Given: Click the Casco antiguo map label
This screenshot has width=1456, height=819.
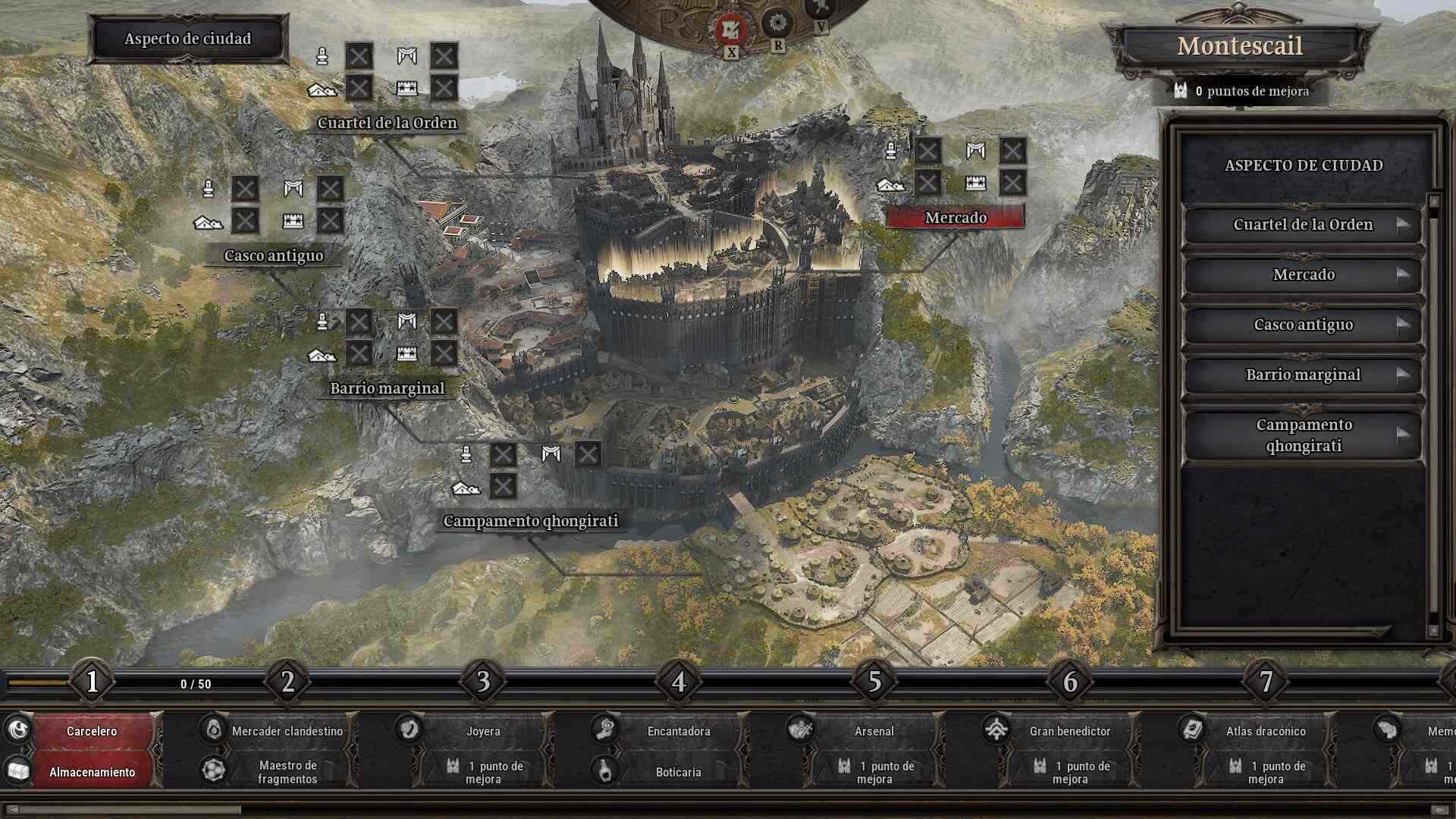Looking at the screenshot, I should click(x=274, y=256).
